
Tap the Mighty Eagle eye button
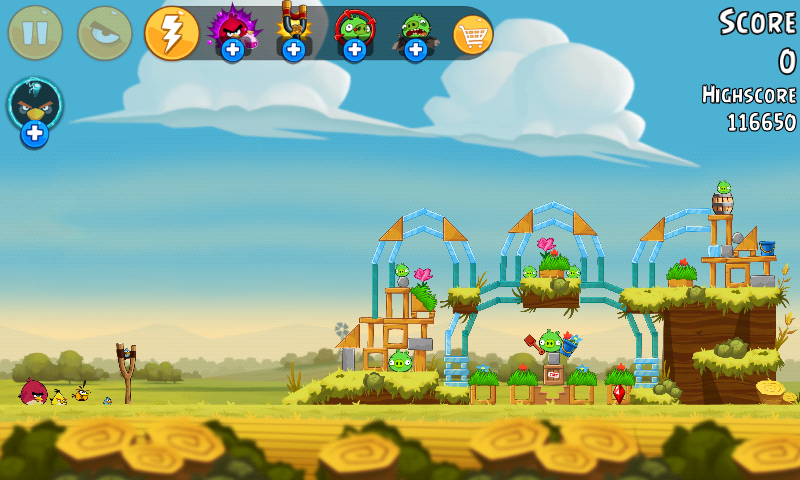105,33
